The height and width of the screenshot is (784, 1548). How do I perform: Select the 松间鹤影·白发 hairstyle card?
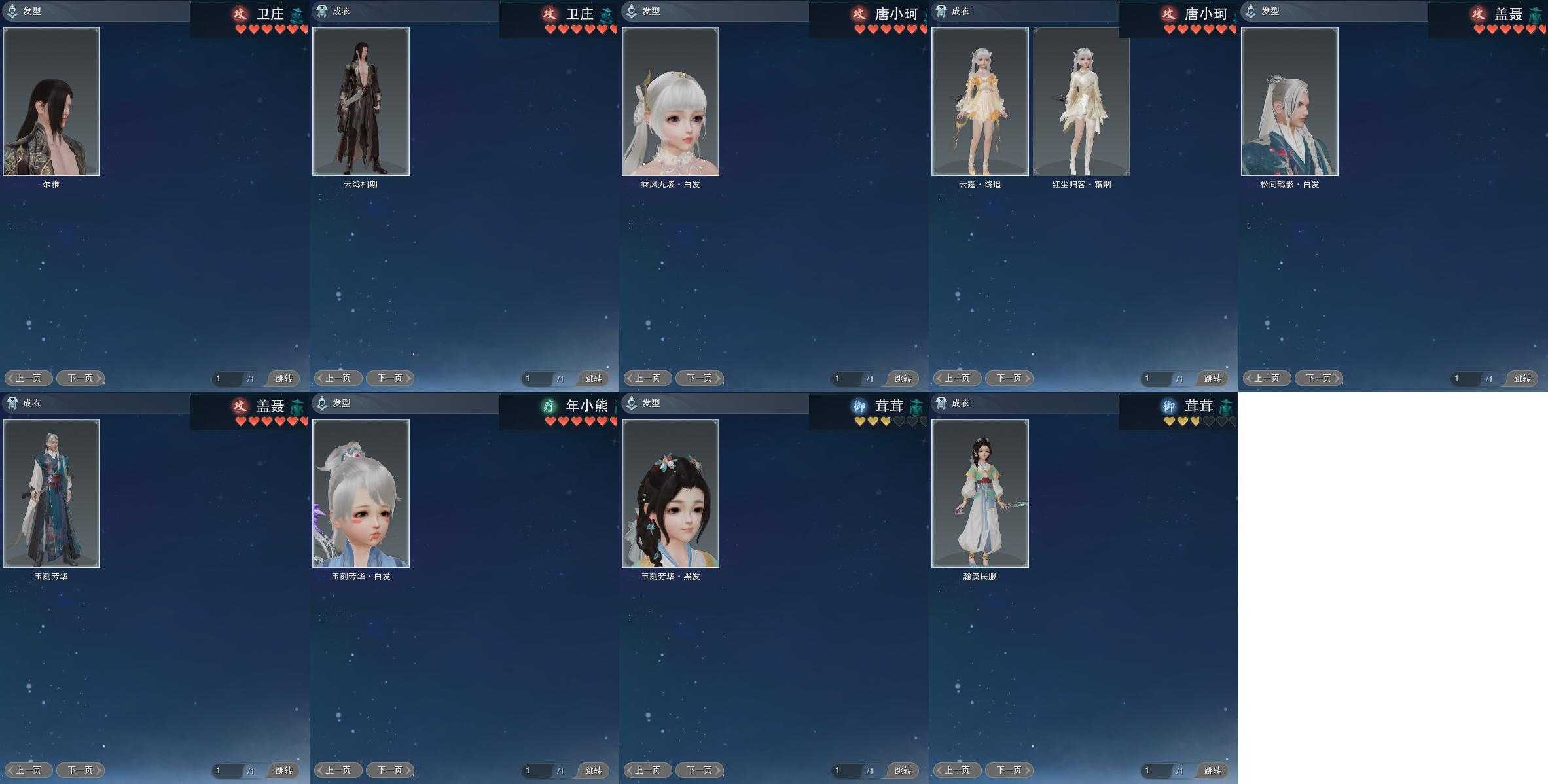click(1289, 101)
